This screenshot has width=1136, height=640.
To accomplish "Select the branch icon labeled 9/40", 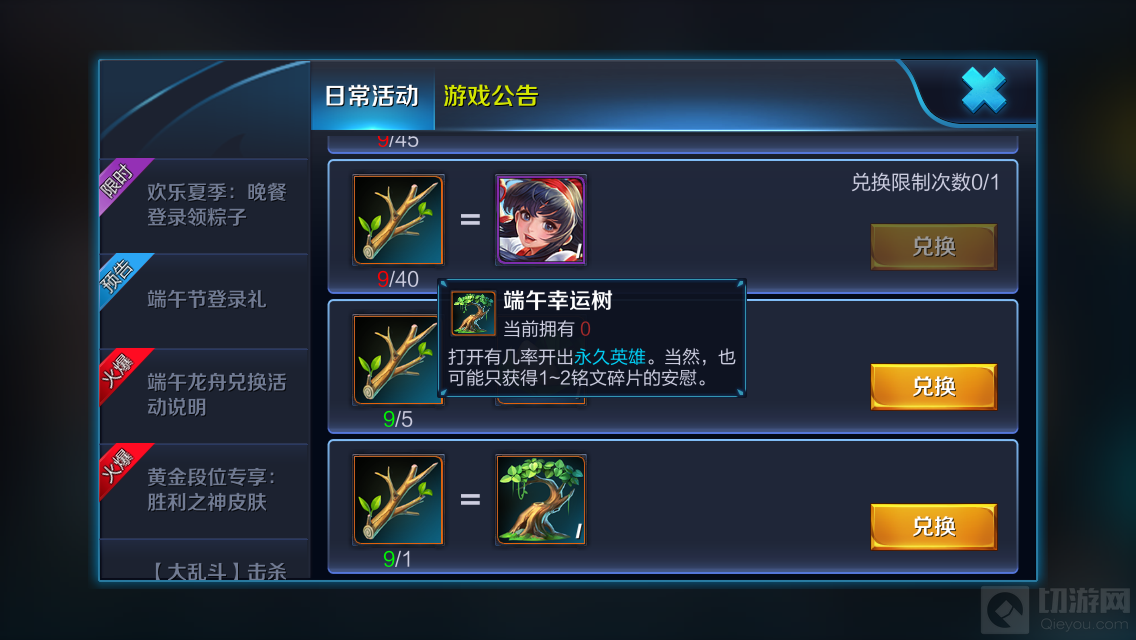I will [398, 220].
